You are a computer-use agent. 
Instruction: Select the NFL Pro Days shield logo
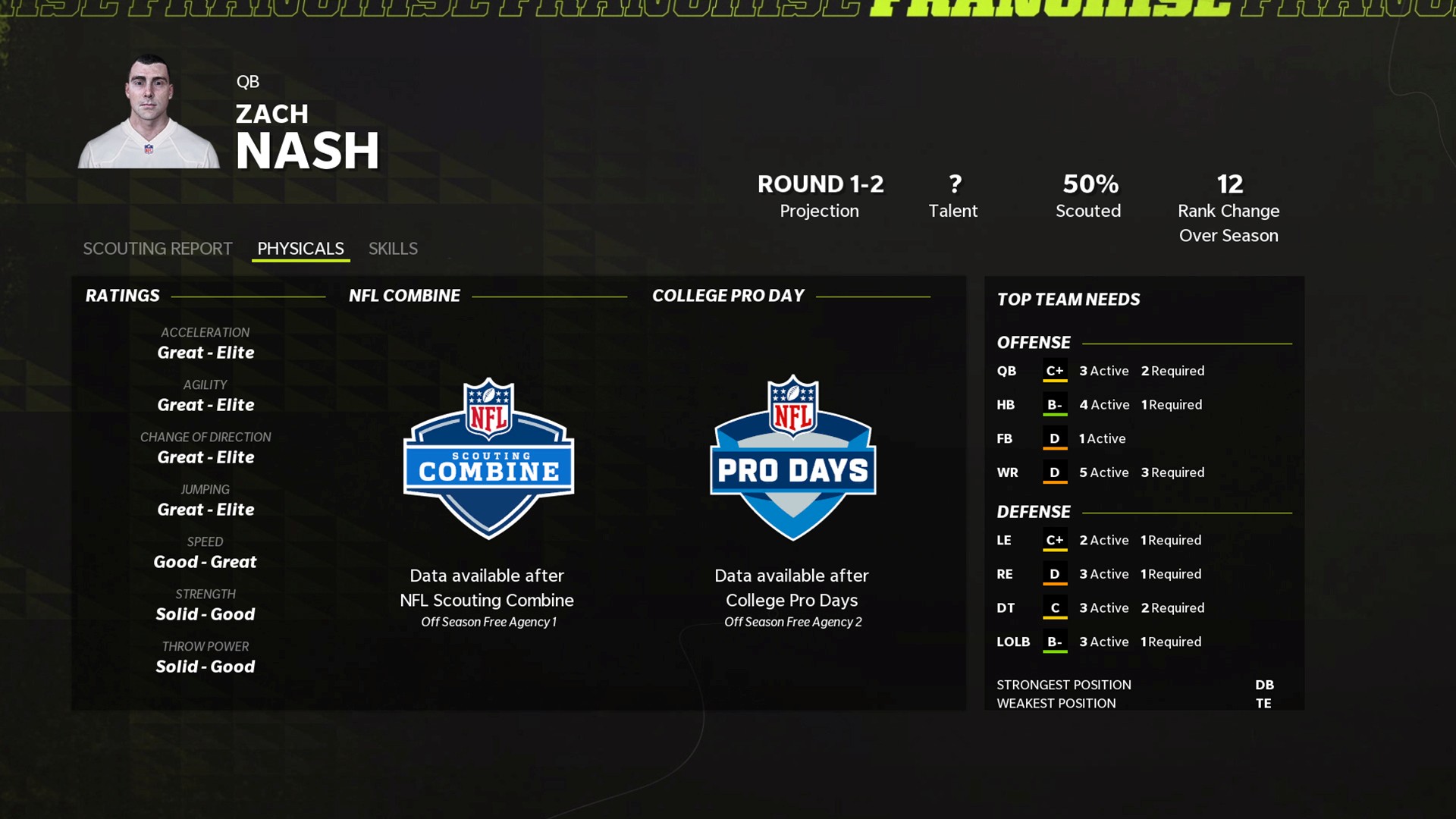click(792, 455)
